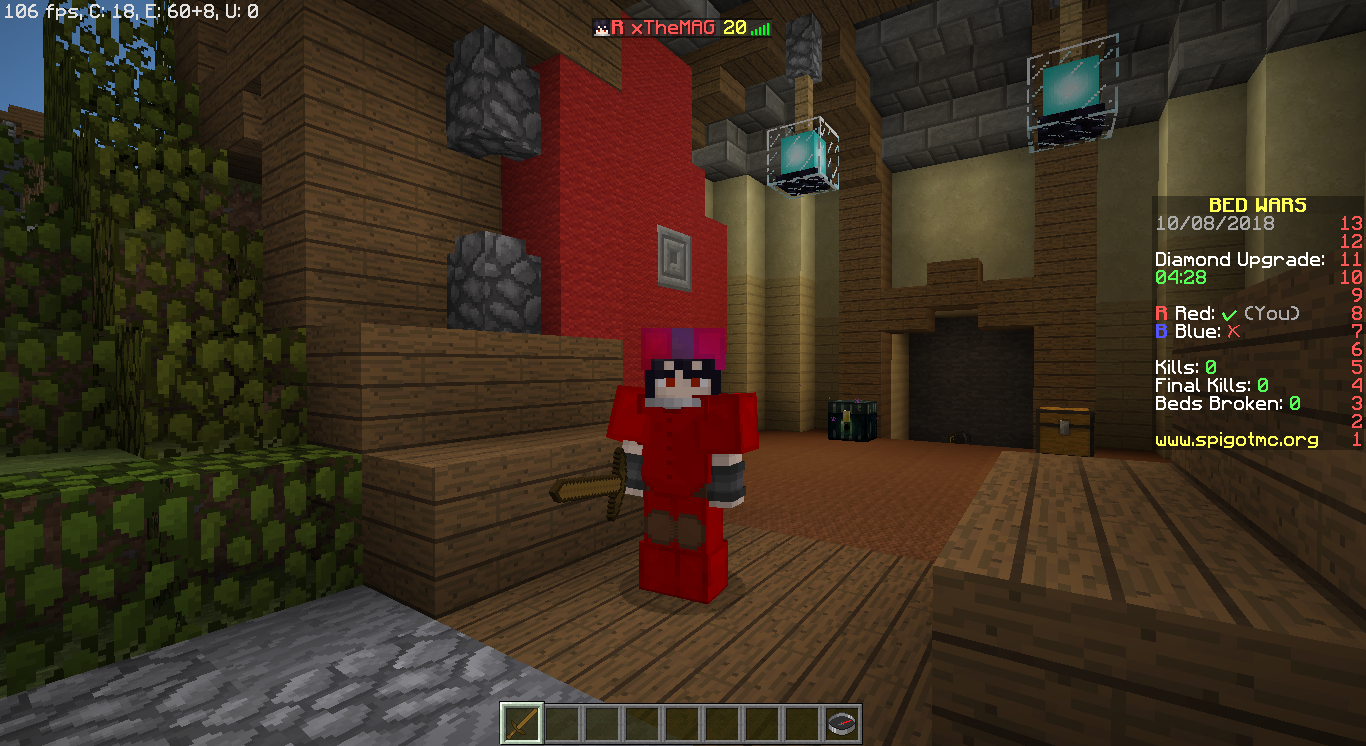Click the skull icon on the player nametag
Viewport: 1366px width, 746px height.
[603, 27]
